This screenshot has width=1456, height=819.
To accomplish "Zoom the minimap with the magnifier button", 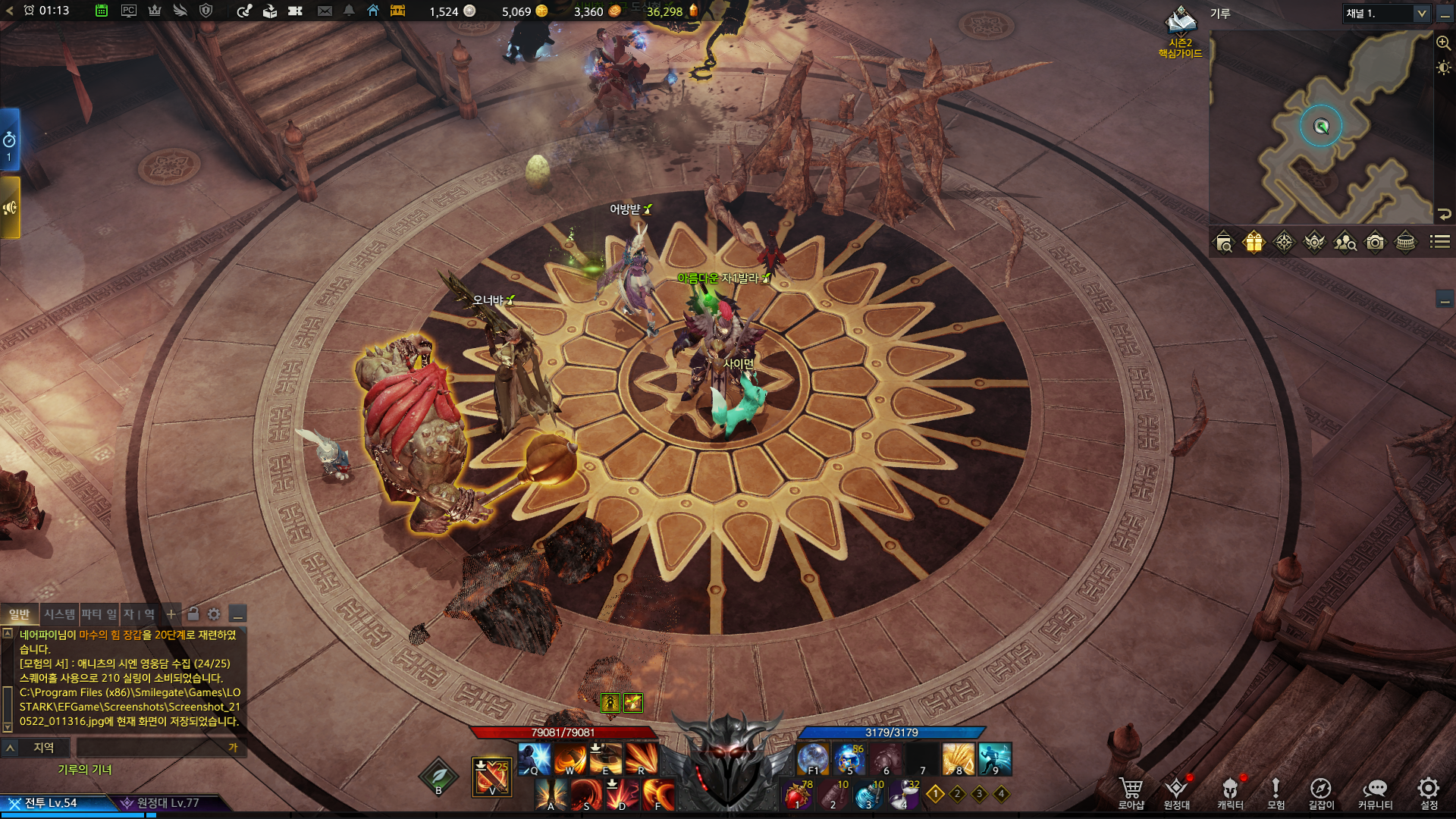I will coord(1444,43).
